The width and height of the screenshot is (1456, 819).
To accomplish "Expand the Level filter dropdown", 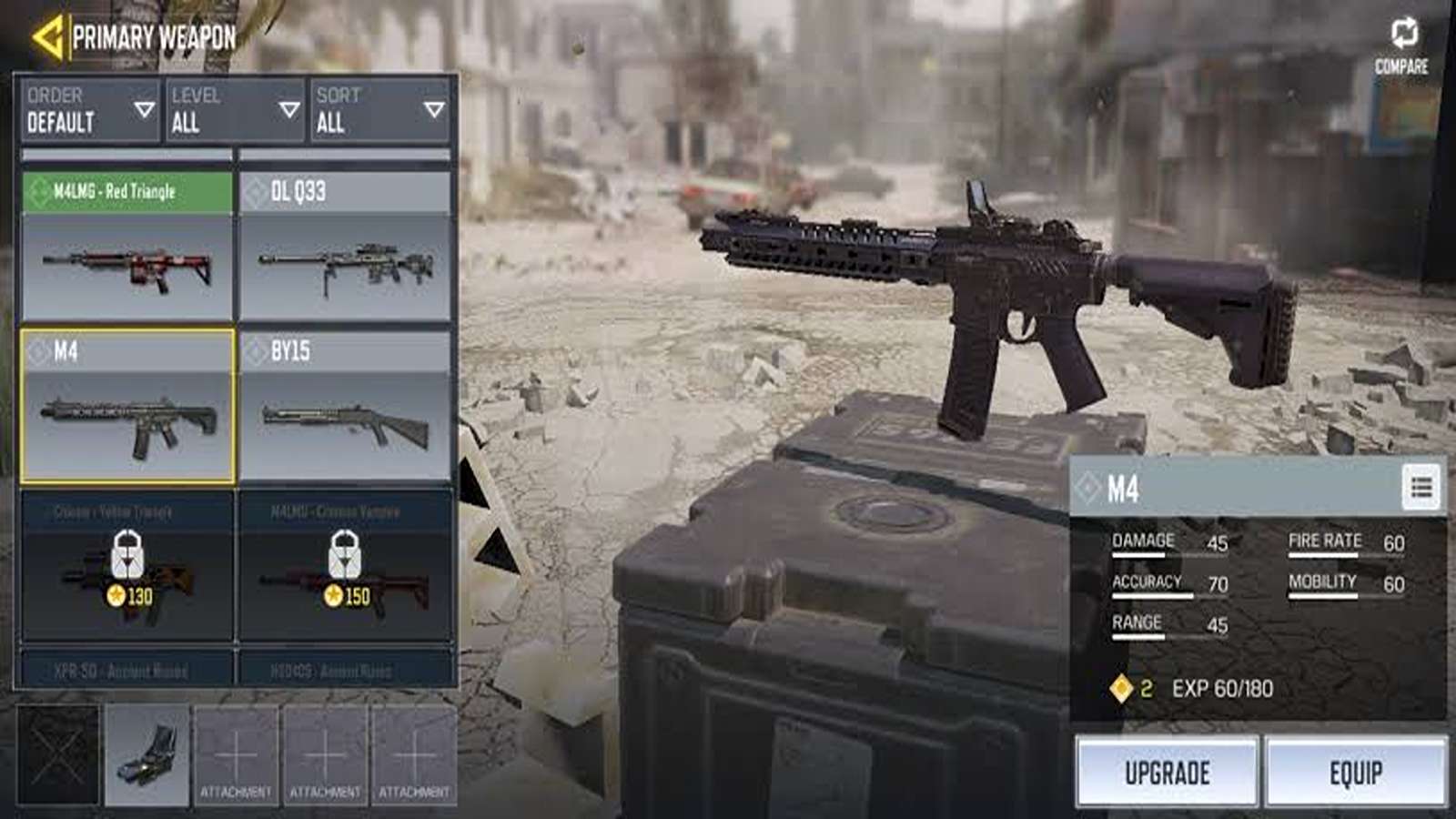I will (x=235, y=110).
